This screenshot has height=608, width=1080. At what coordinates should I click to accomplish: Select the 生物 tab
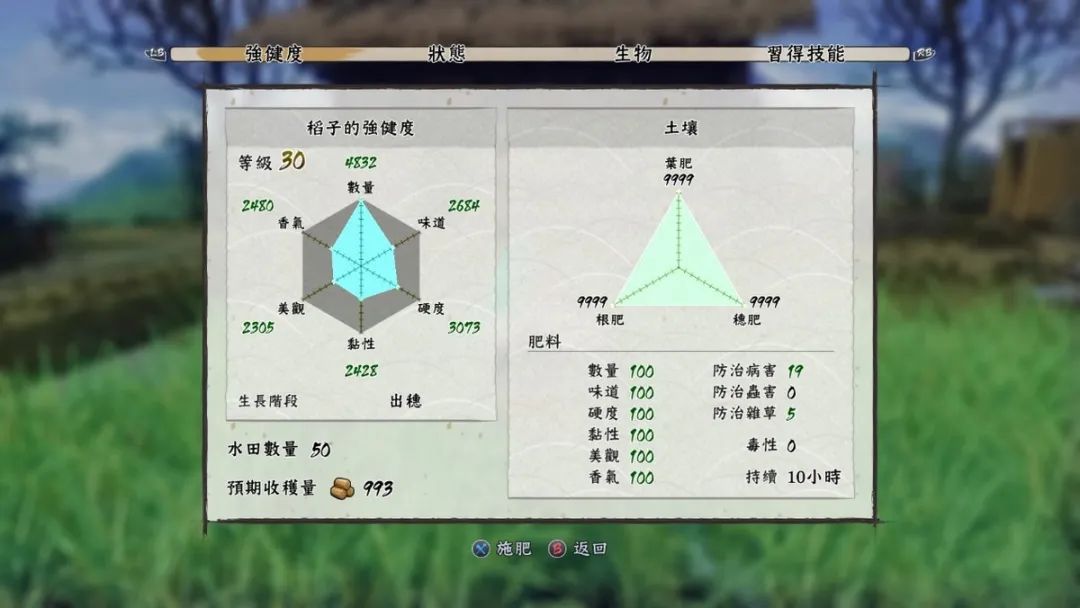coord(632,54)
